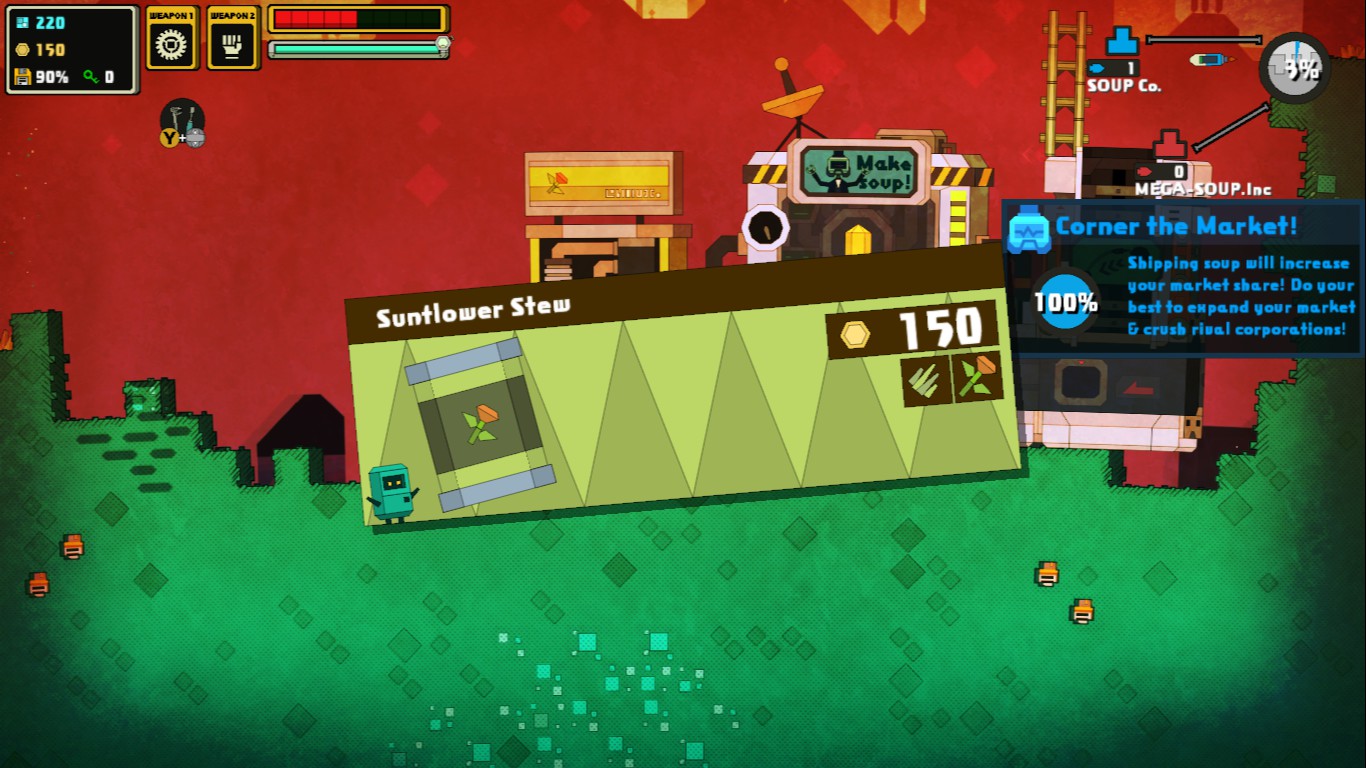Click the Sunflower Stew soup can thumbnail
The height and width of the screenshot is (768, 1366).
pos(482,424)
